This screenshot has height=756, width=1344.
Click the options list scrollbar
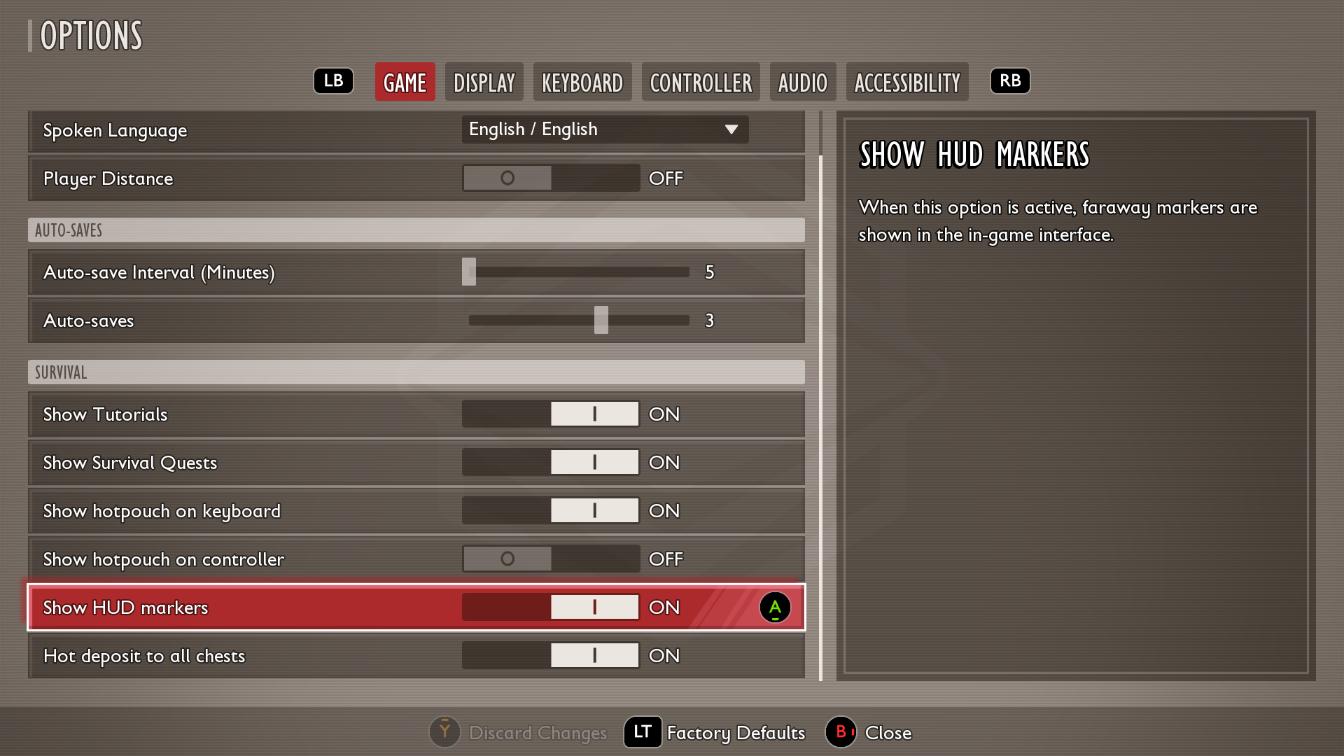[821, 400]
